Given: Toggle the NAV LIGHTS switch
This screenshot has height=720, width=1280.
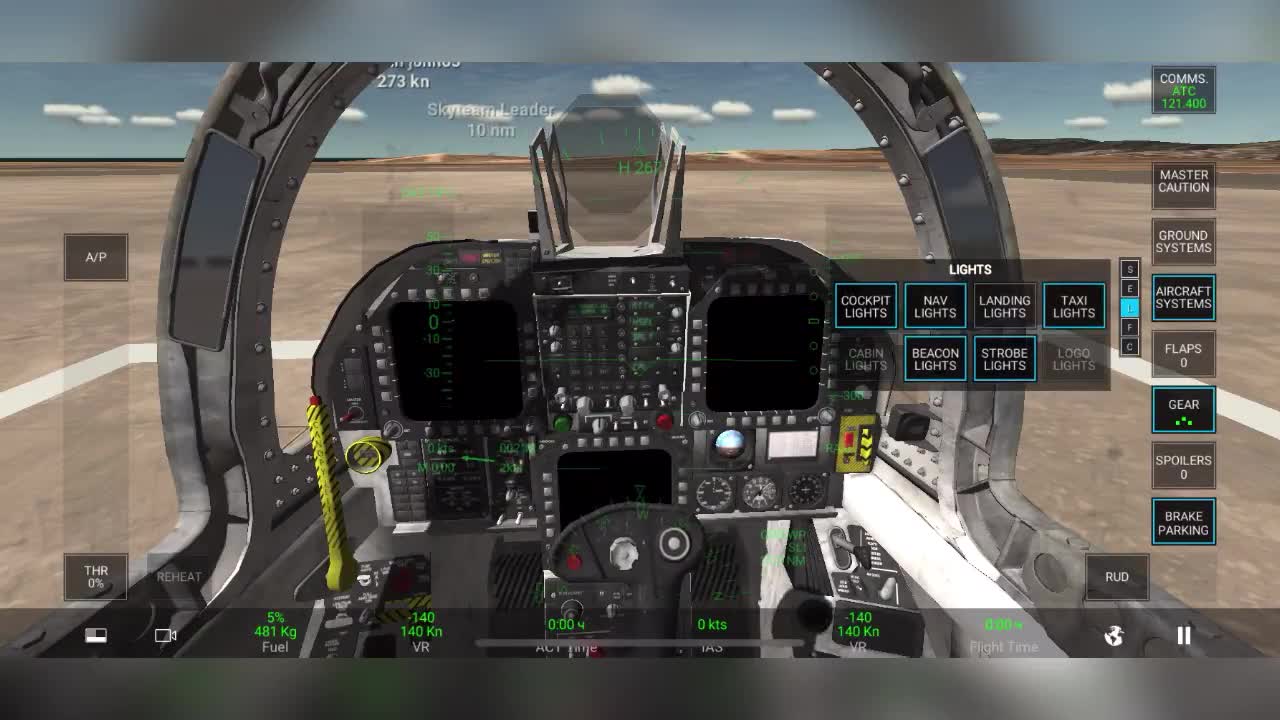Looking at the screenshot, I should [934, 305].
